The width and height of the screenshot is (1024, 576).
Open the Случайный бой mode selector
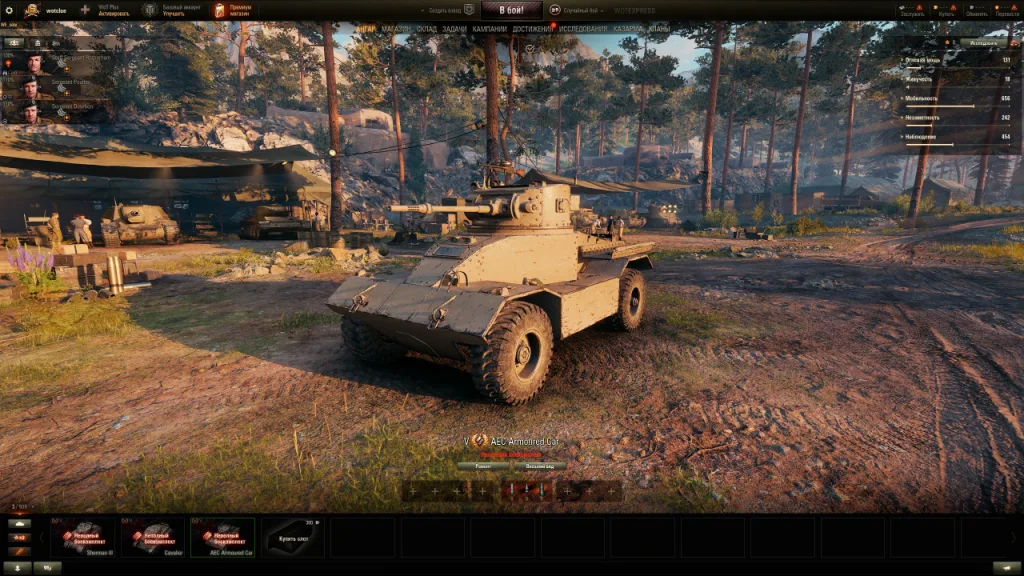point(580,10)
